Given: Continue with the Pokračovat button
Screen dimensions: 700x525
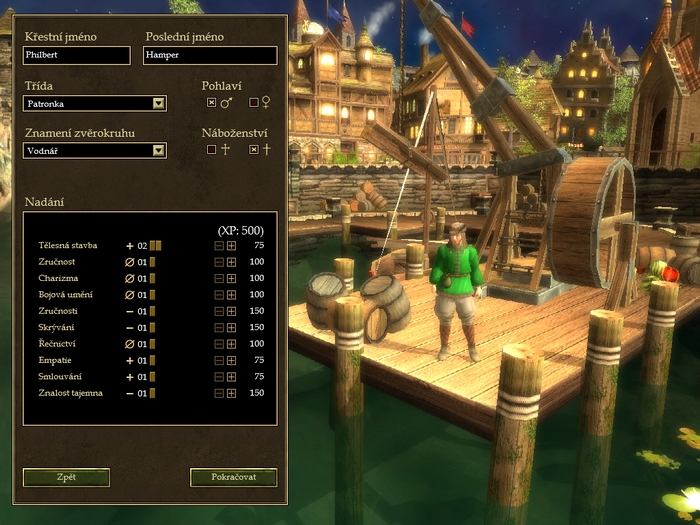Looking at the screenshot, I should [x=233, y=477].
